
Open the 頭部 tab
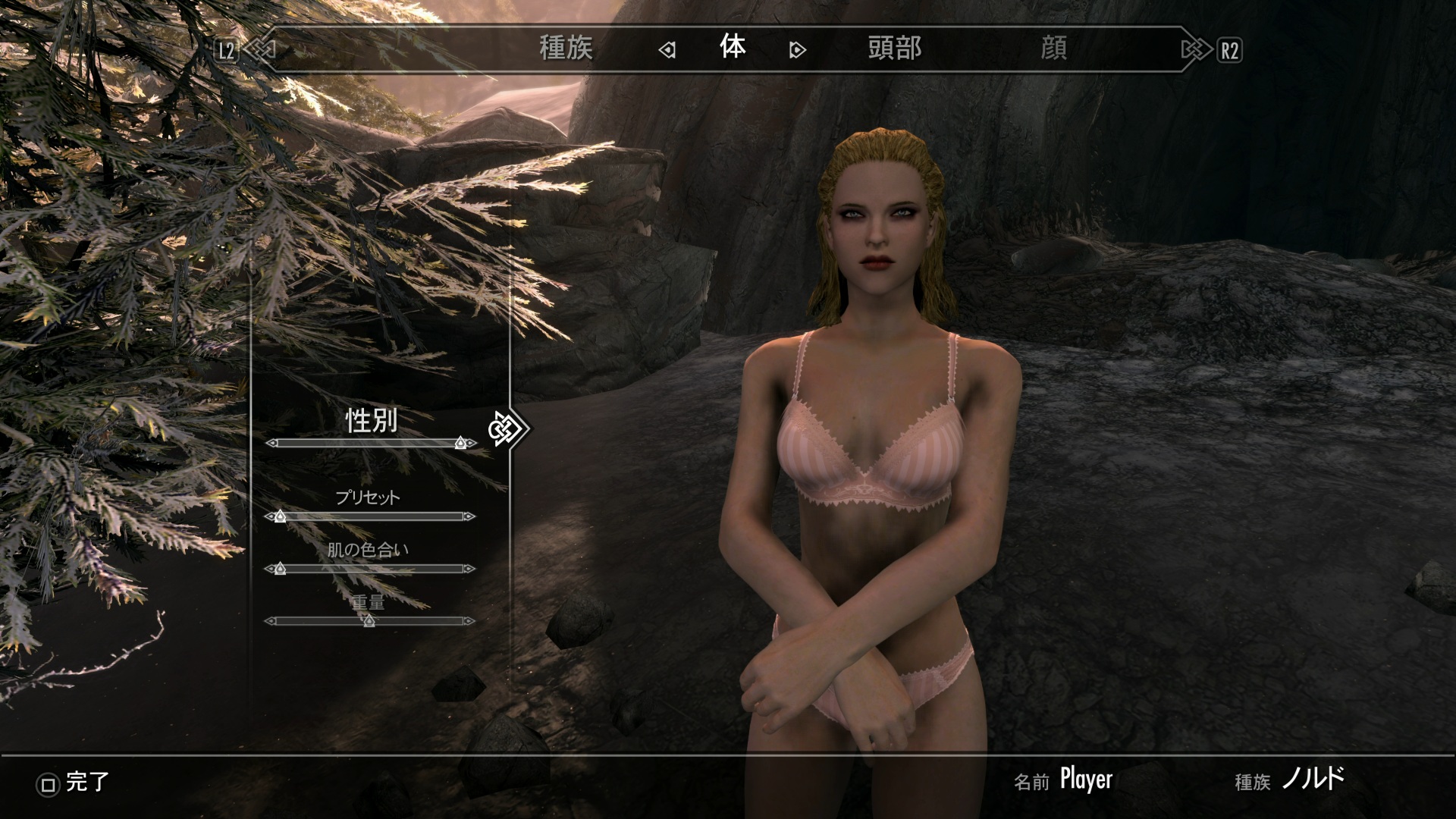coord(895,49)
